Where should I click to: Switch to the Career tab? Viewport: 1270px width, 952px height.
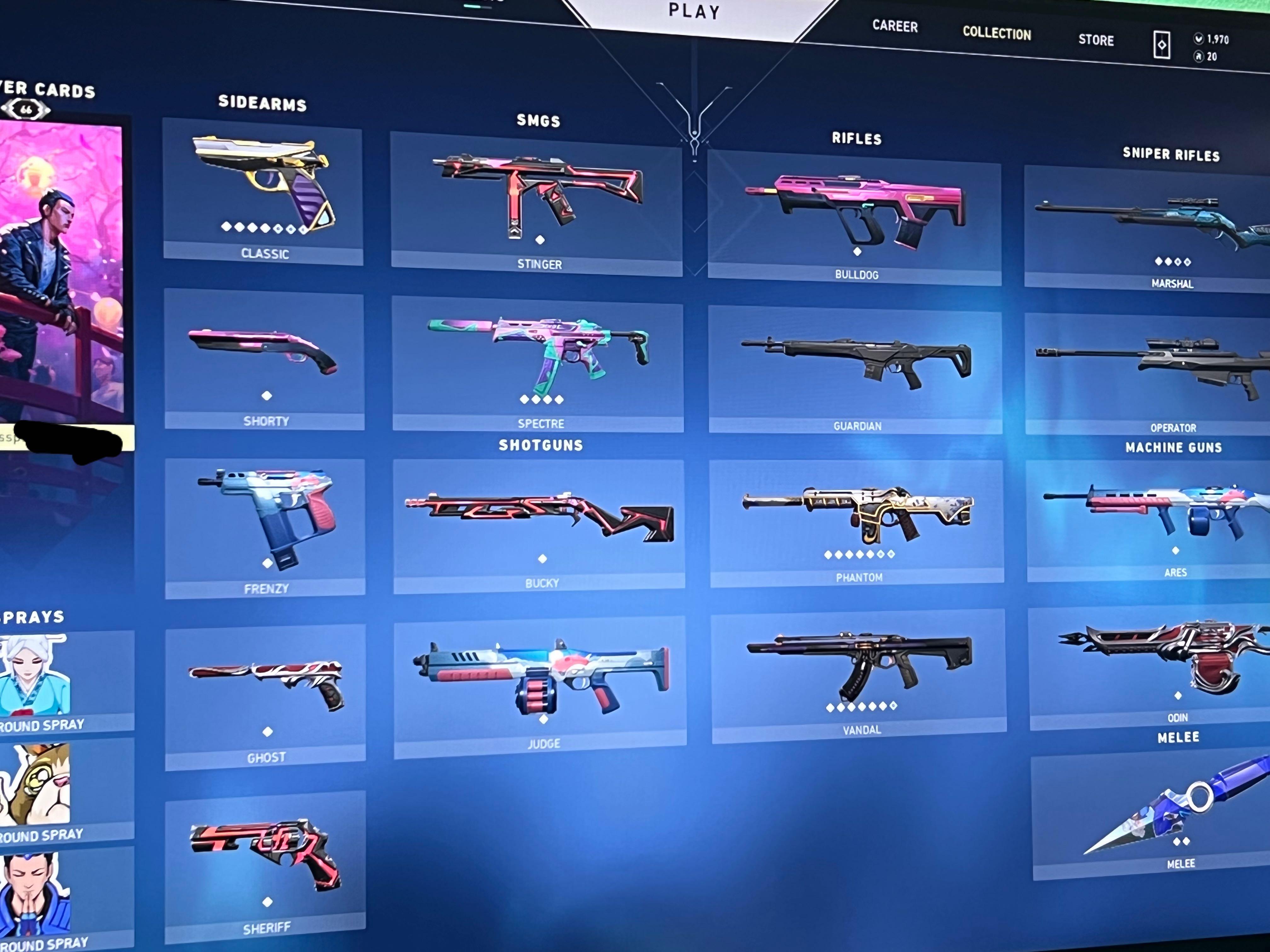coord(895,27)
